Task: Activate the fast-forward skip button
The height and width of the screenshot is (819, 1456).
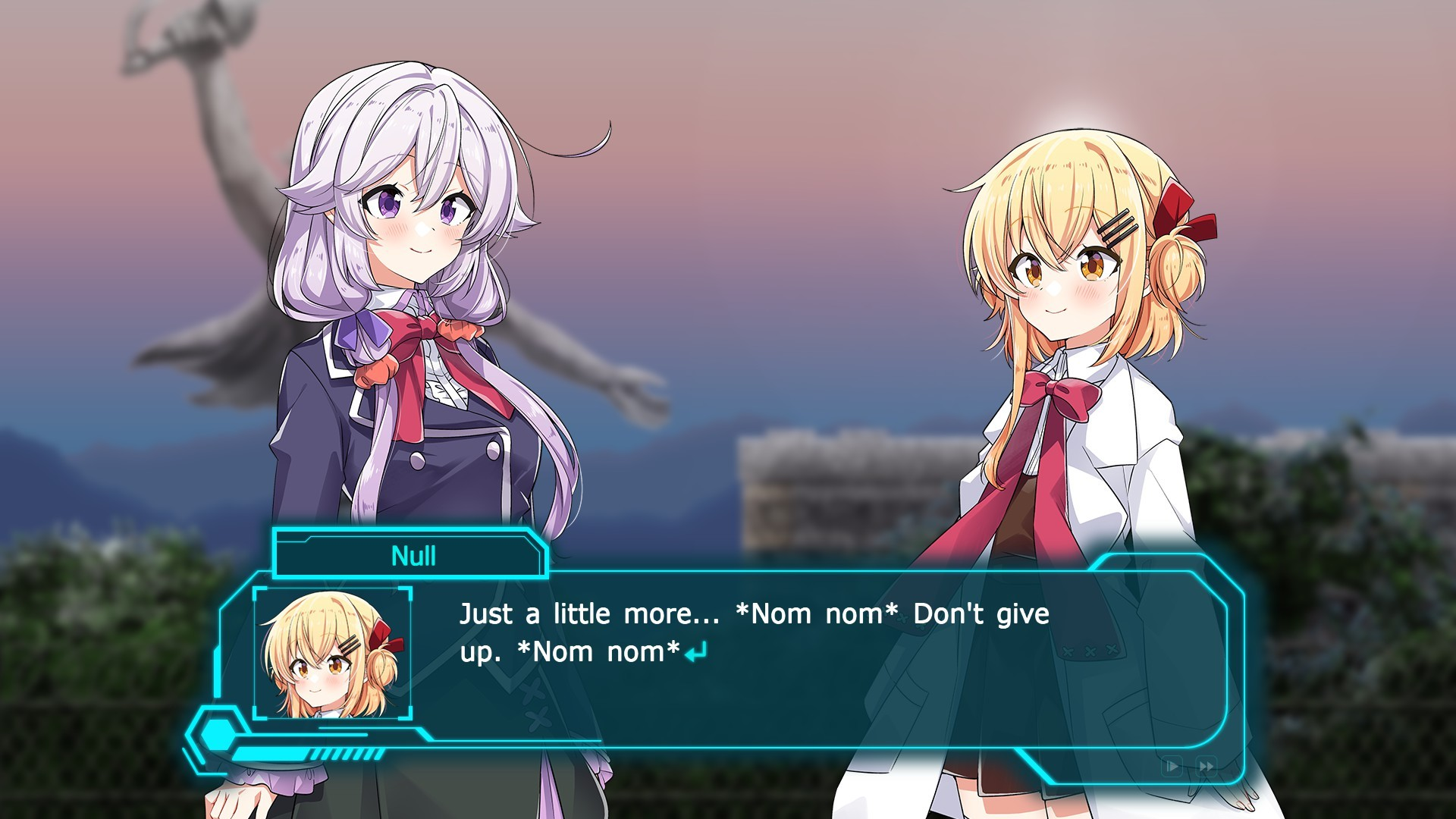Action: tap(1206, 766)
